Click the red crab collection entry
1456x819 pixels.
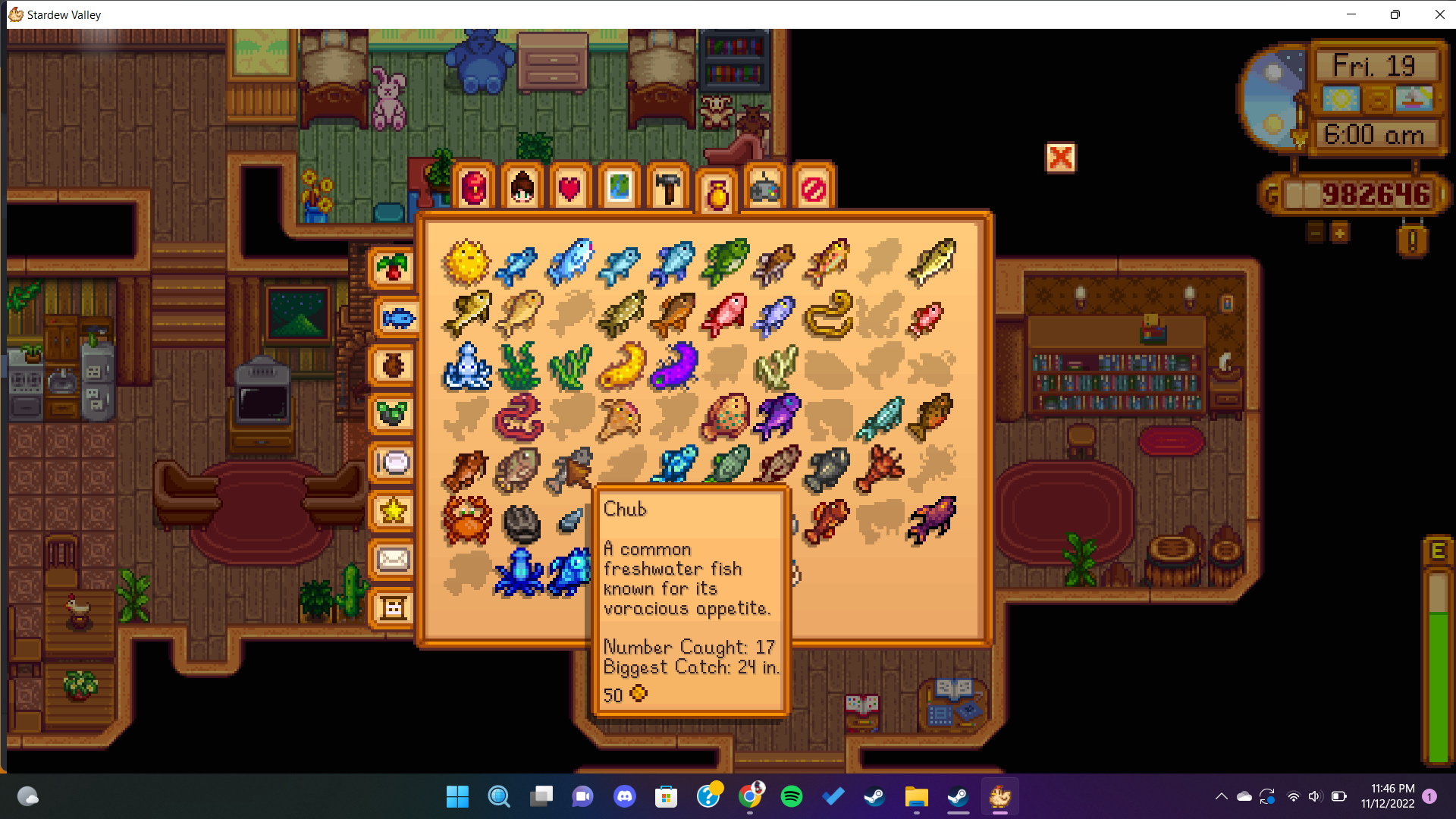(466, 520)
